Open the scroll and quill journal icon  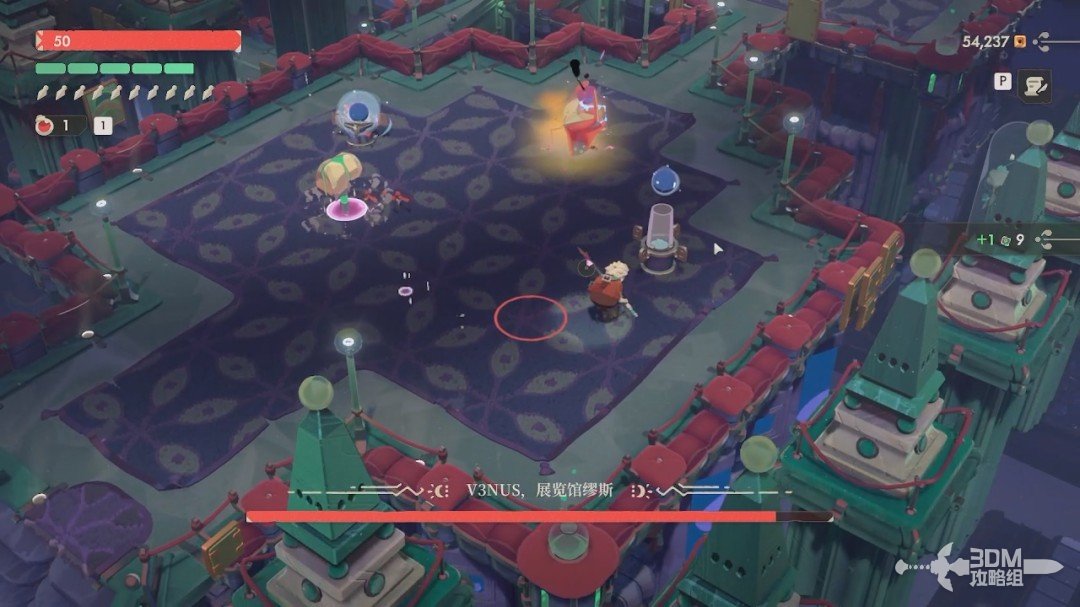pyautogui.click(x=1034, y=86)
